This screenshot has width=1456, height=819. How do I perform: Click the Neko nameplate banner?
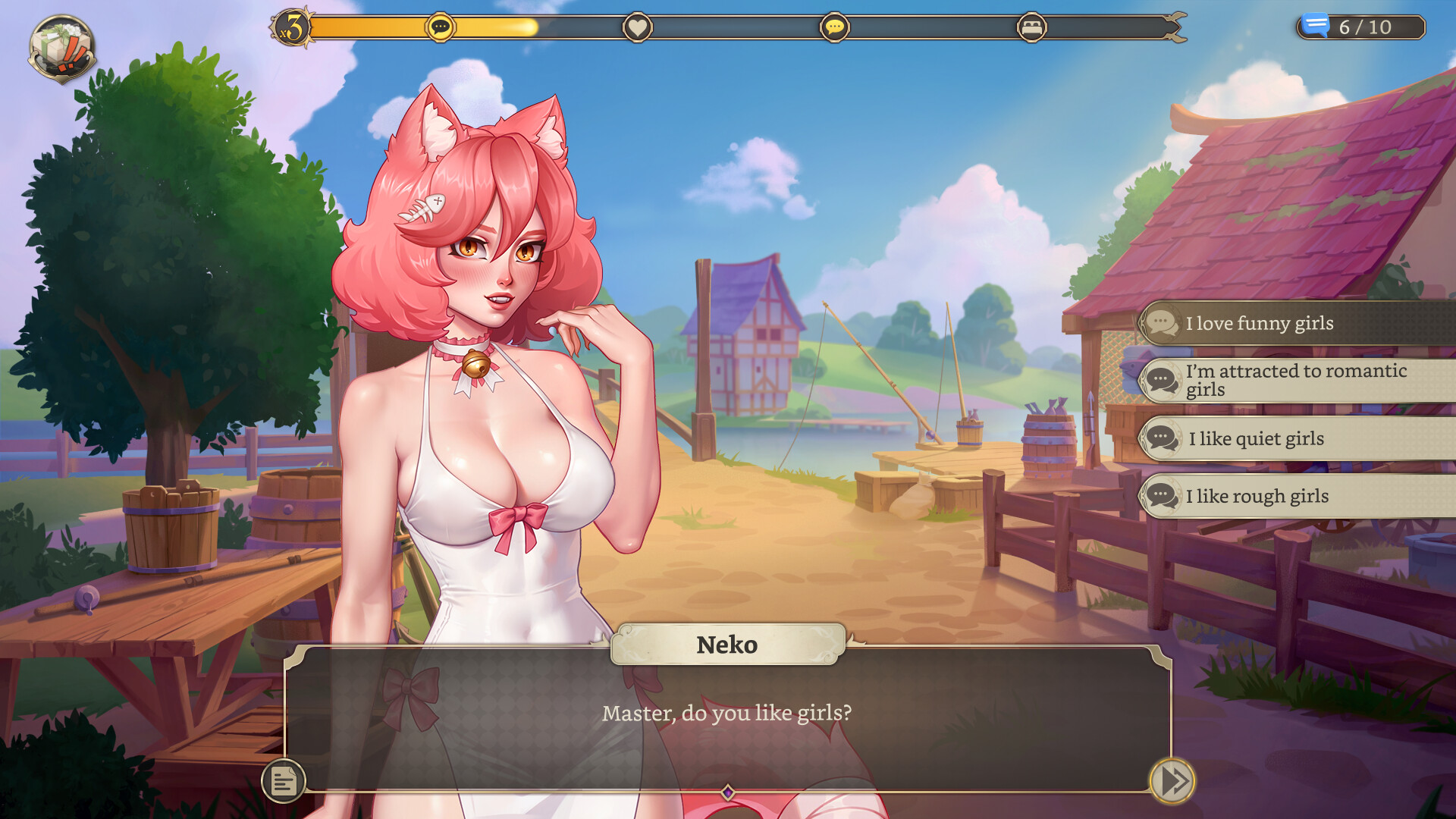pyautogui.click(x=726, y=644)
